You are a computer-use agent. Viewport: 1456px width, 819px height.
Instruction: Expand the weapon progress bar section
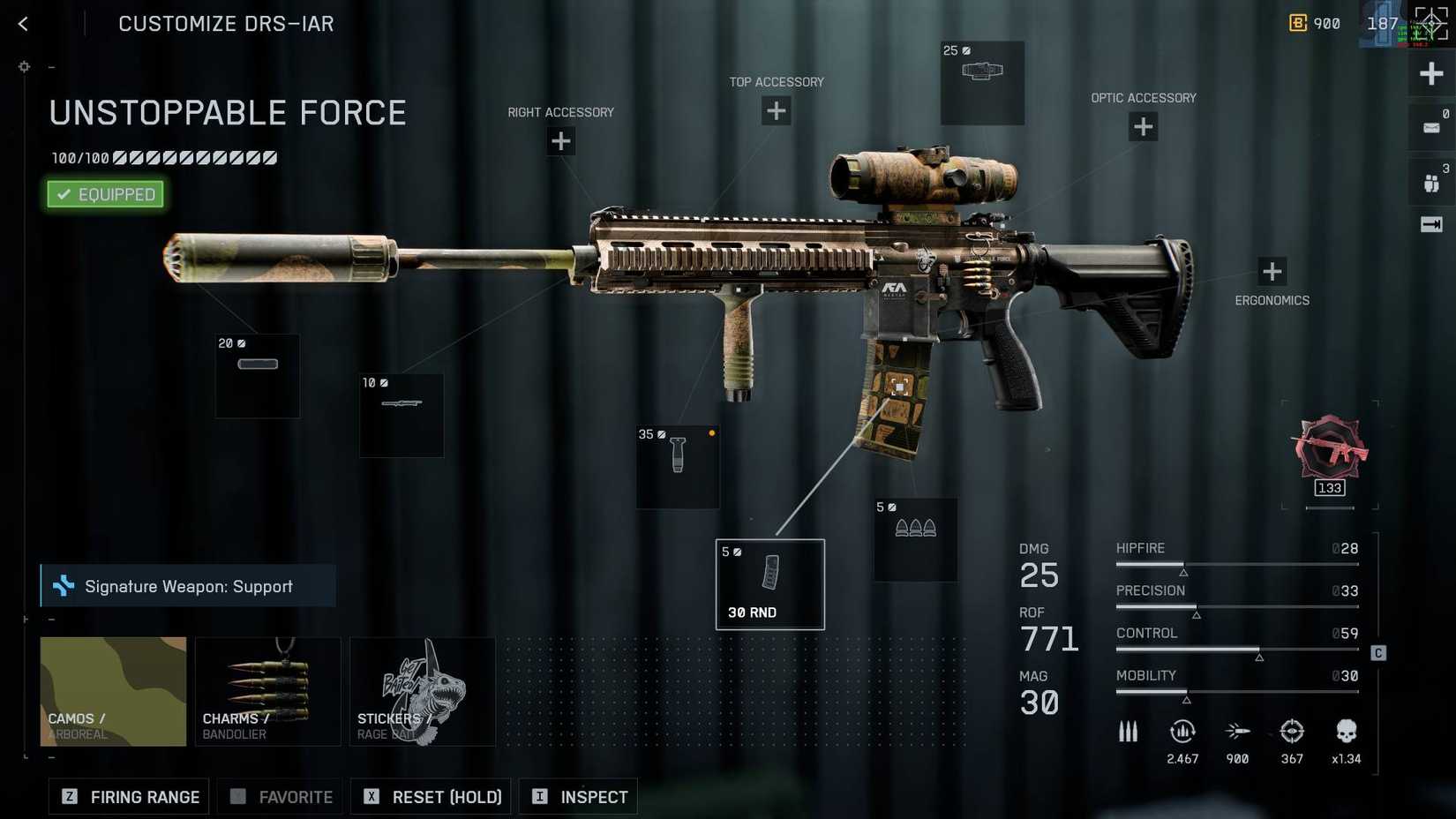pos(164,158)
